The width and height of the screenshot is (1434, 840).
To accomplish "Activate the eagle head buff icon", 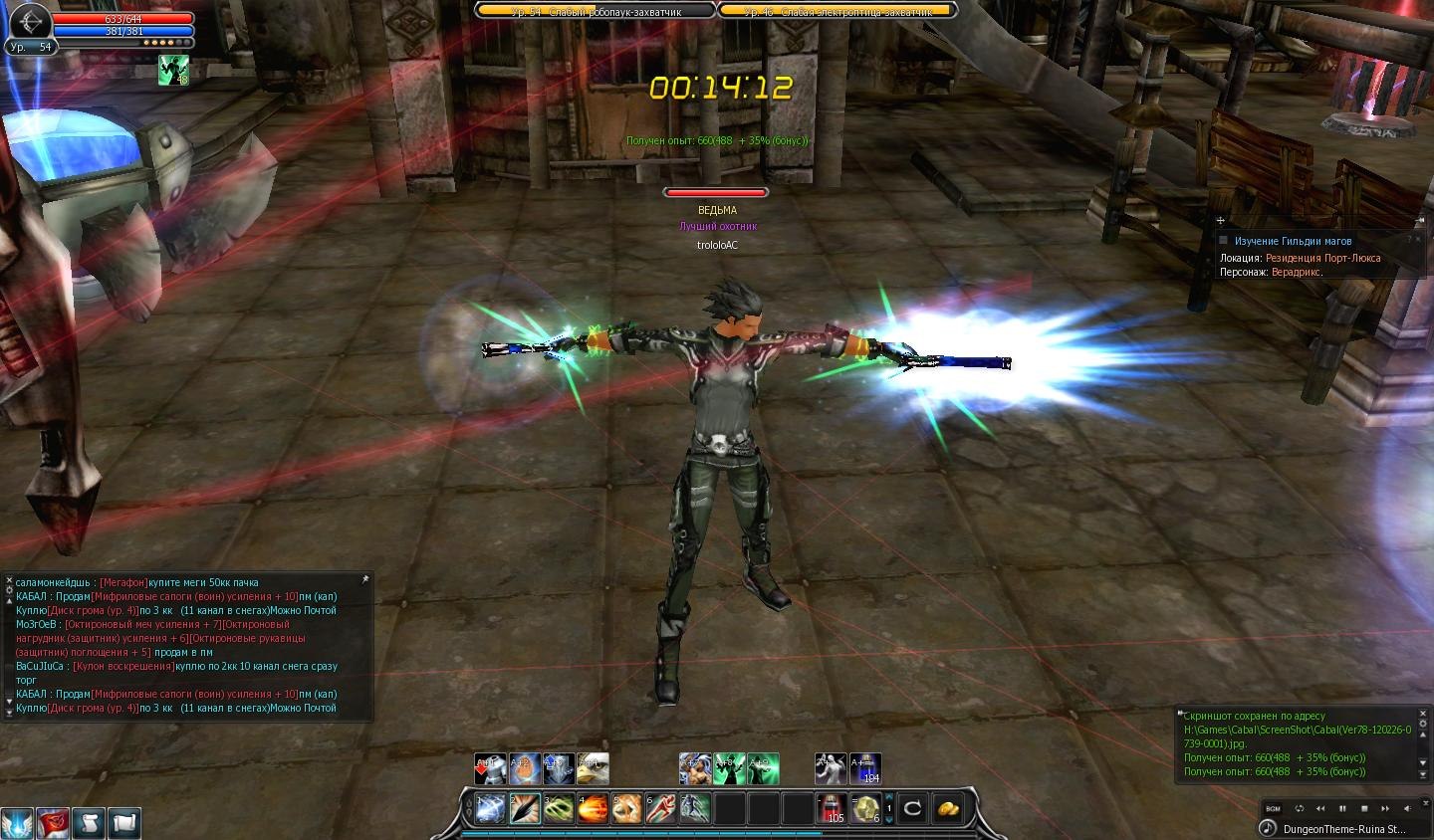I will [x=594, y=768].
